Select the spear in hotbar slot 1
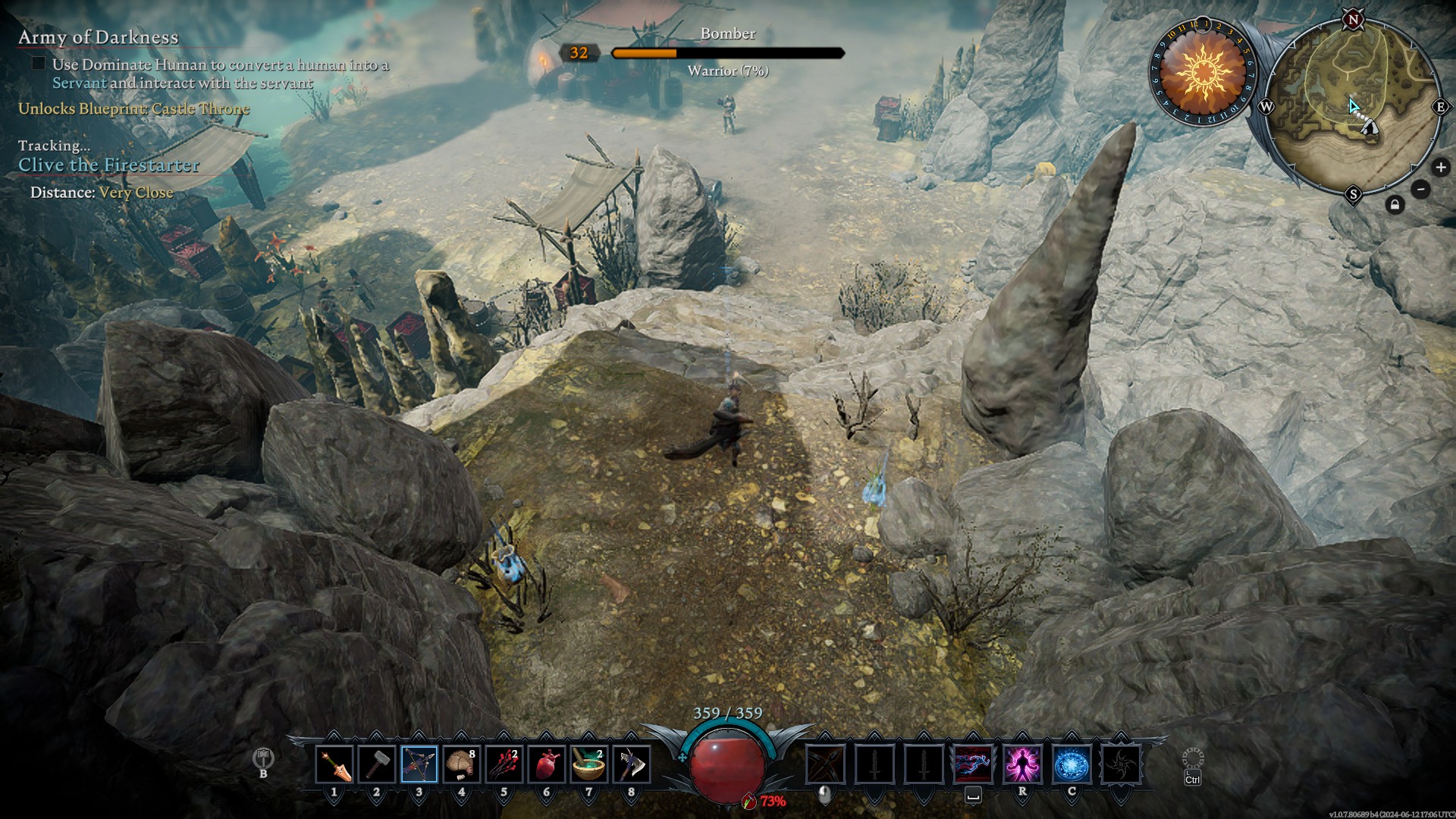Screen dimensions: 1456x819 334,764
